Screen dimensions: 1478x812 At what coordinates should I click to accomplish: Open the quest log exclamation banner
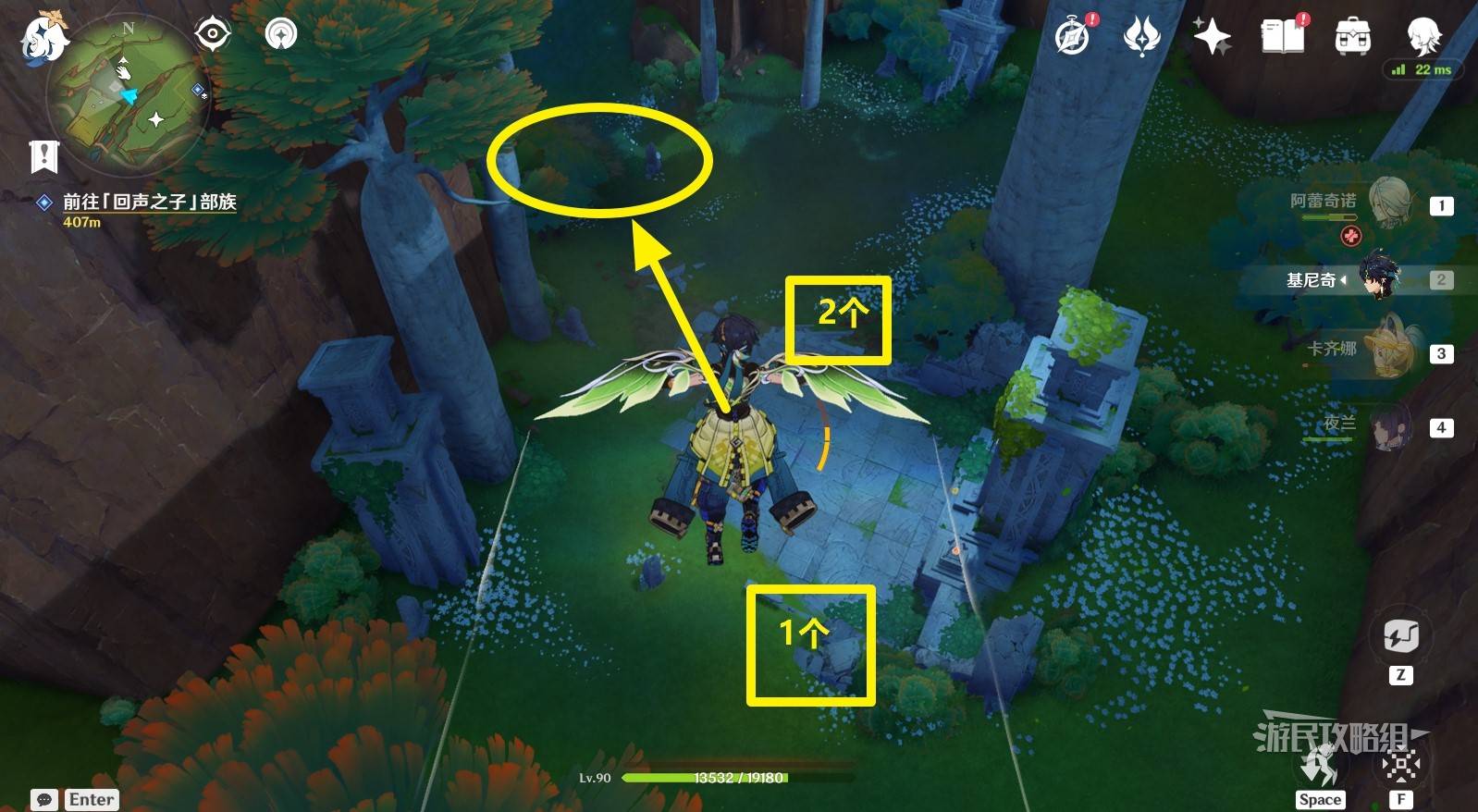click(x=43, y=157)
